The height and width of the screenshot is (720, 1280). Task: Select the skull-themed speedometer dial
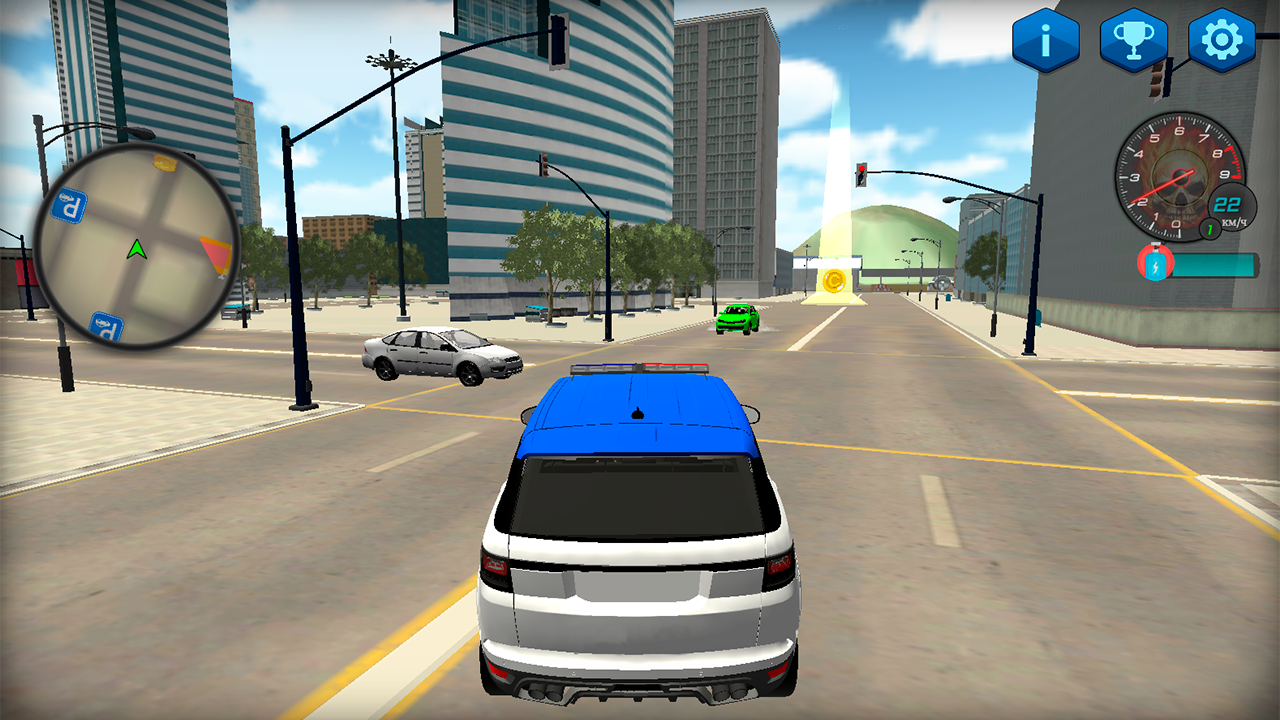pyautogui.click(x=1178, y=175)
